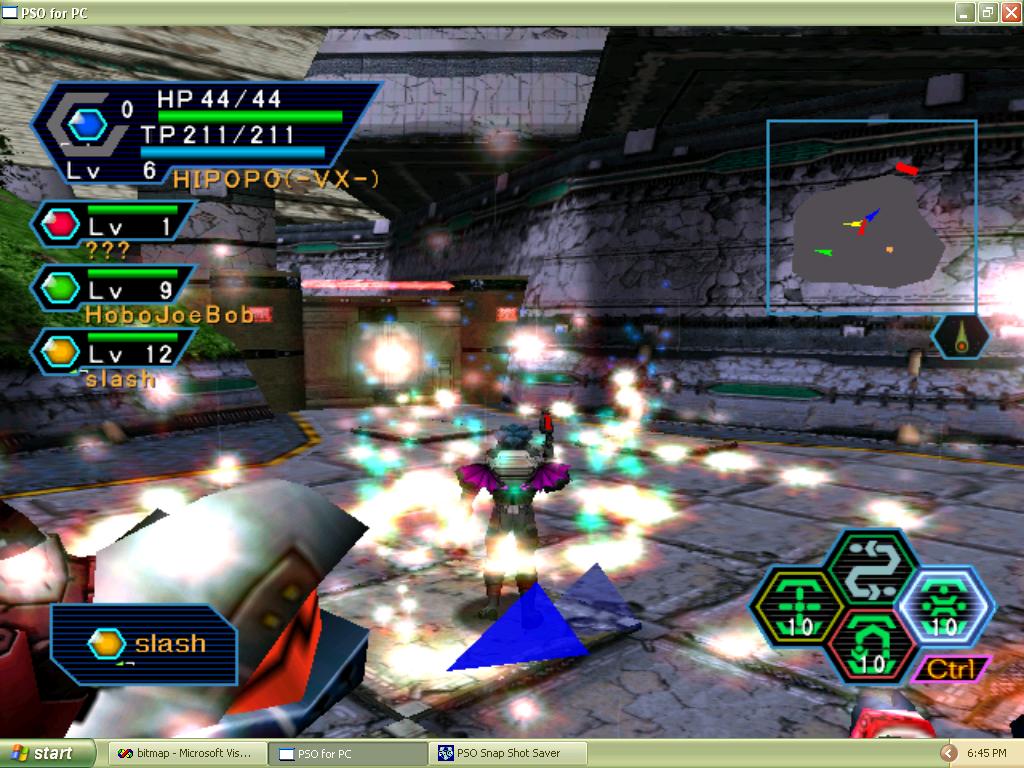Screen dimensions: 1024x768
Task: Click the slash chat speaker box
Action: tap(144, 643)
